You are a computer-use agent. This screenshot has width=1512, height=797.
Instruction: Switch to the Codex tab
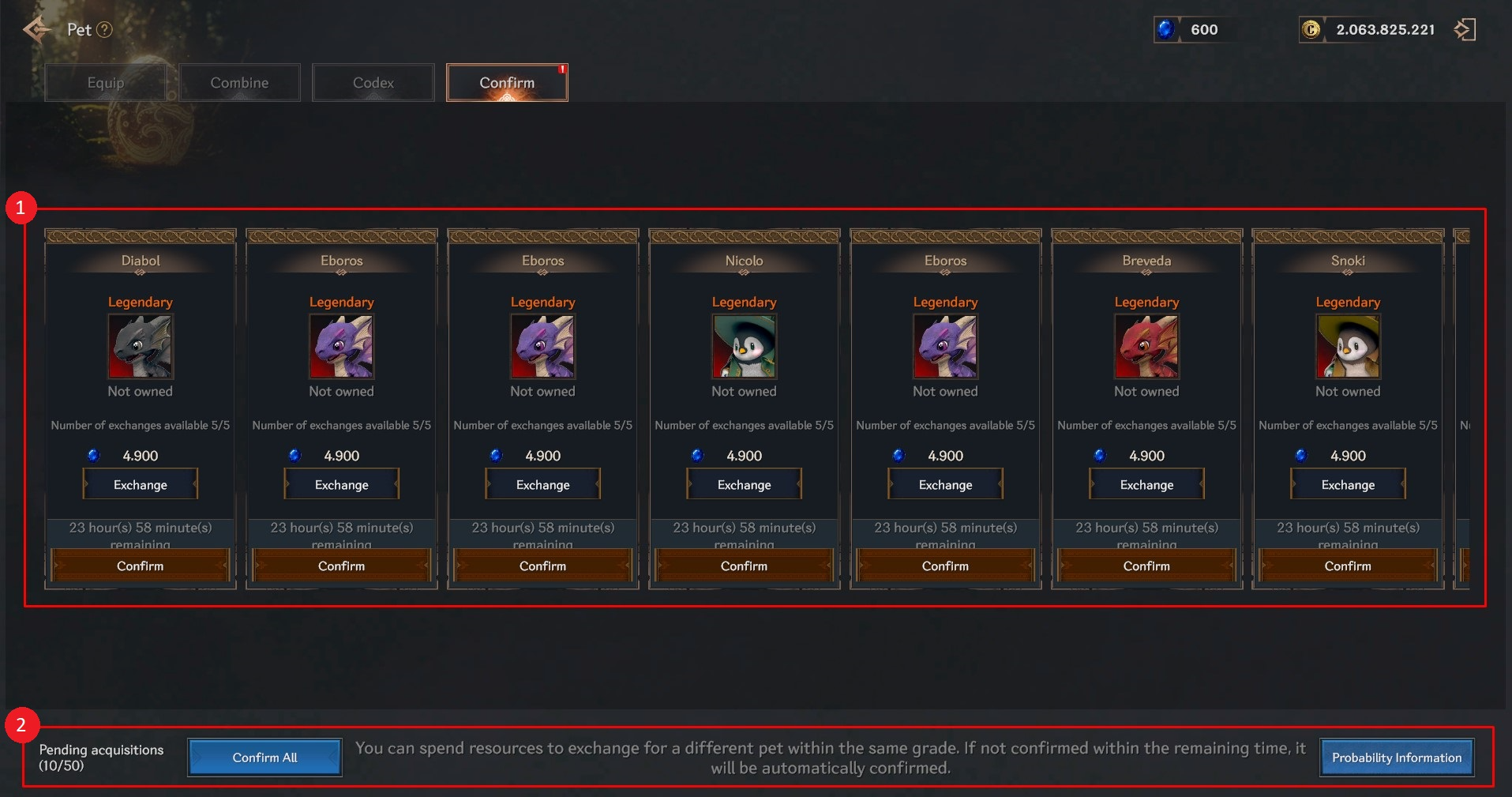point(373,83)
